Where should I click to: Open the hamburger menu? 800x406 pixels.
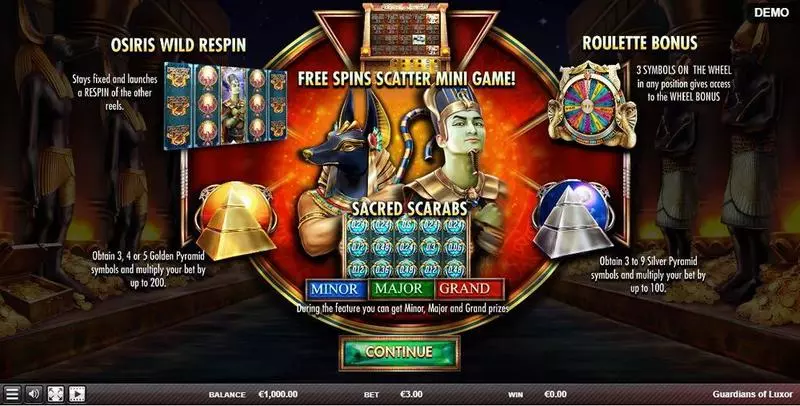click(12, 394)
